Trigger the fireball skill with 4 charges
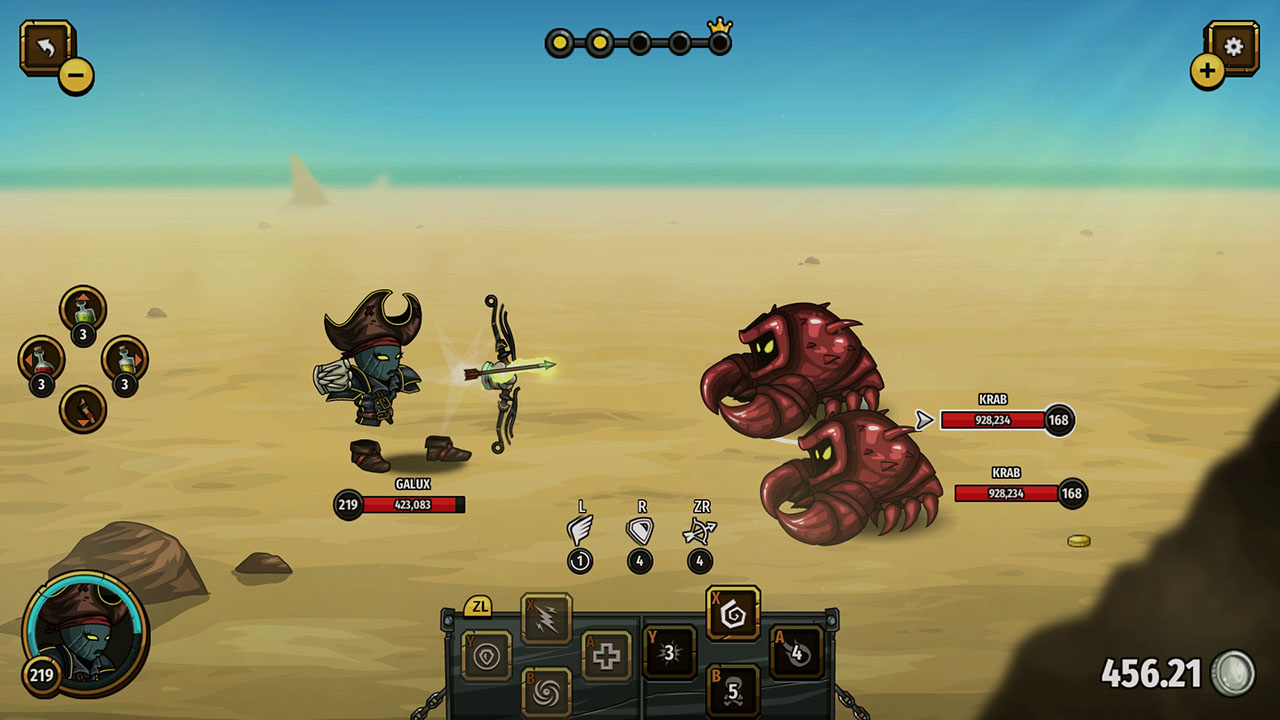 pos(797,652)
